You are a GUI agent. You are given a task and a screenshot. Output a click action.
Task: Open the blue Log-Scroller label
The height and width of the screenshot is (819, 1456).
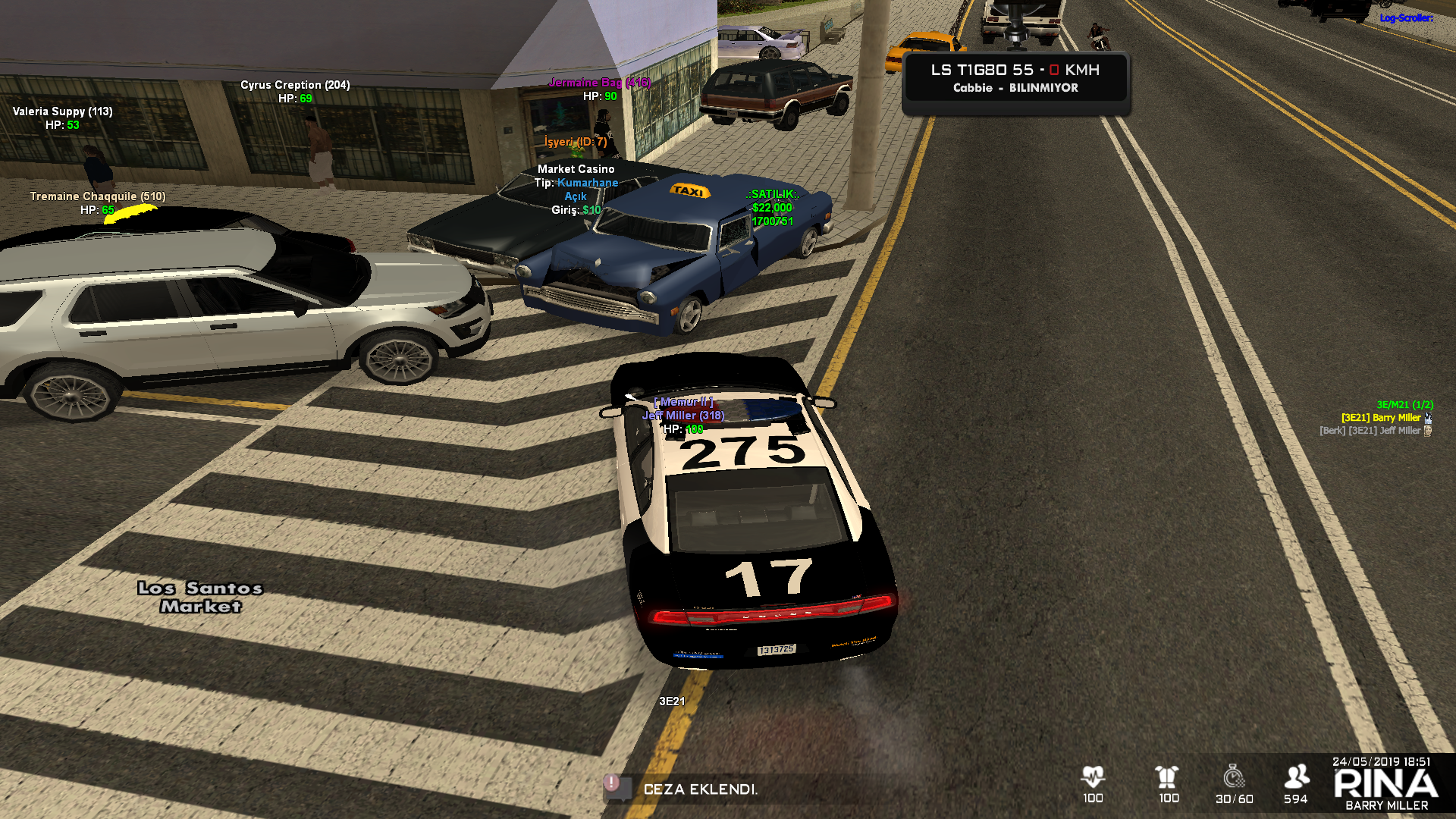1406,18
